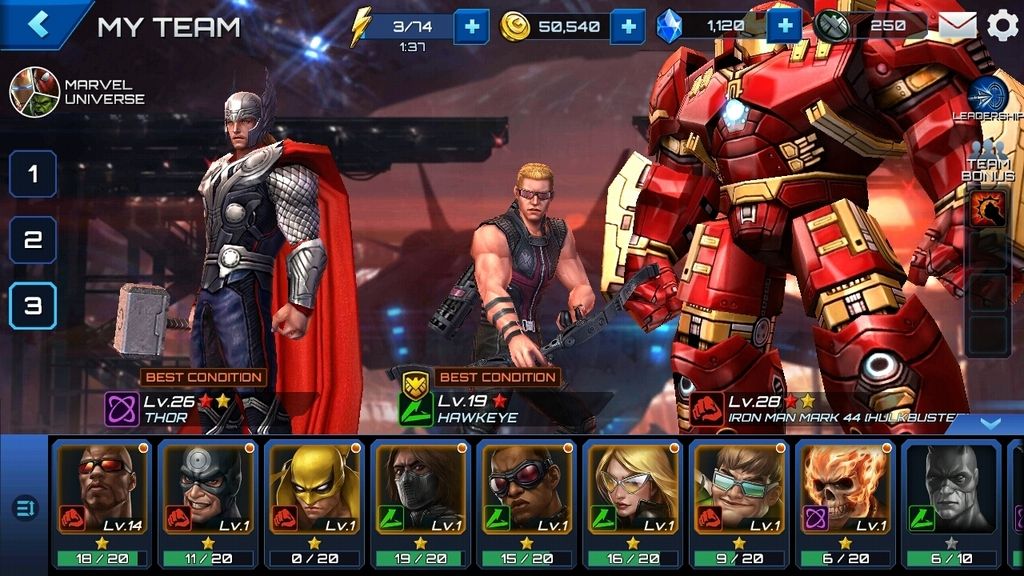
Task: Open the settings gear
Action: (1002, 26)
